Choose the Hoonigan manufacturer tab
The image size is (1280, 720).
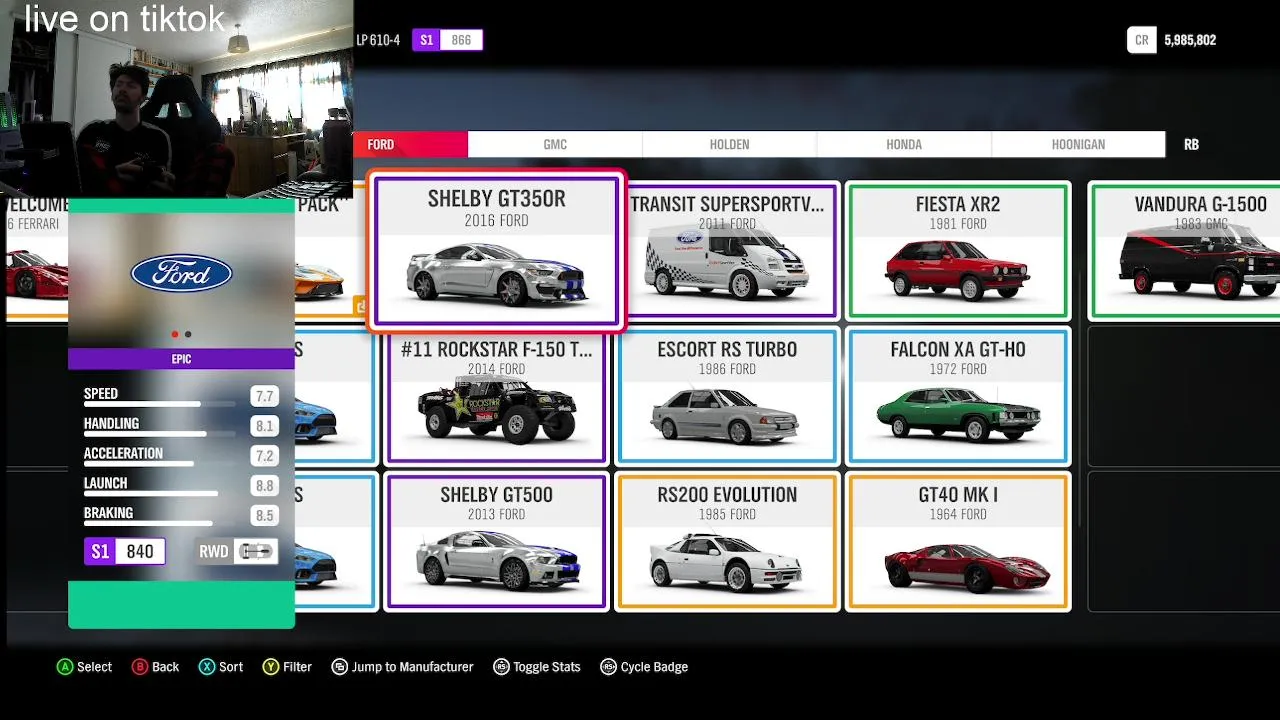point(1078,145)
